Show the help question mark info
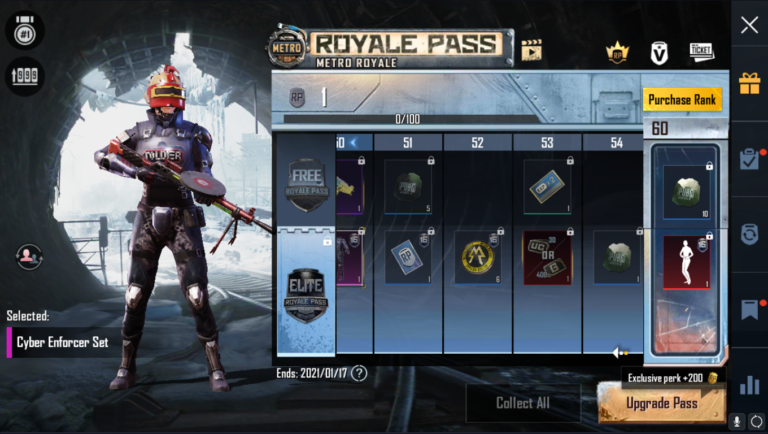The image size is (768, 434). click(x=359, y=373)
